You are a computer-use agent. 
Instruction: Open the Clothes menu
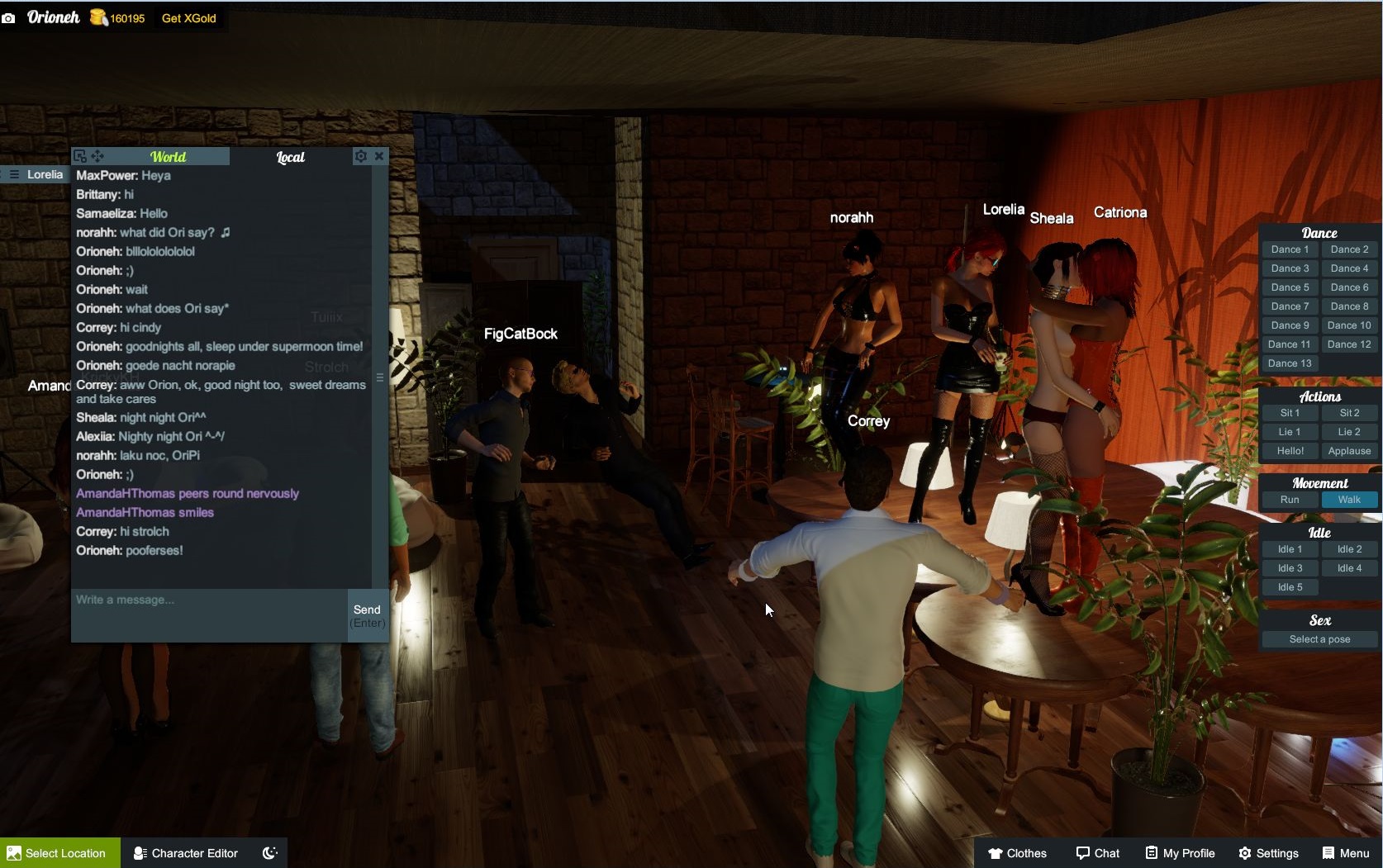click(1017, 853)
